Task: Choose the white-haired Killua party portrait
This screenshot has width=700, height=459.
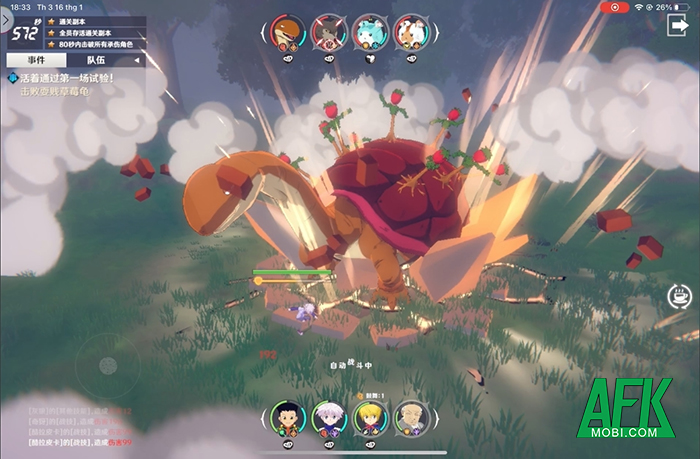Action: click(x=328, y=417)
